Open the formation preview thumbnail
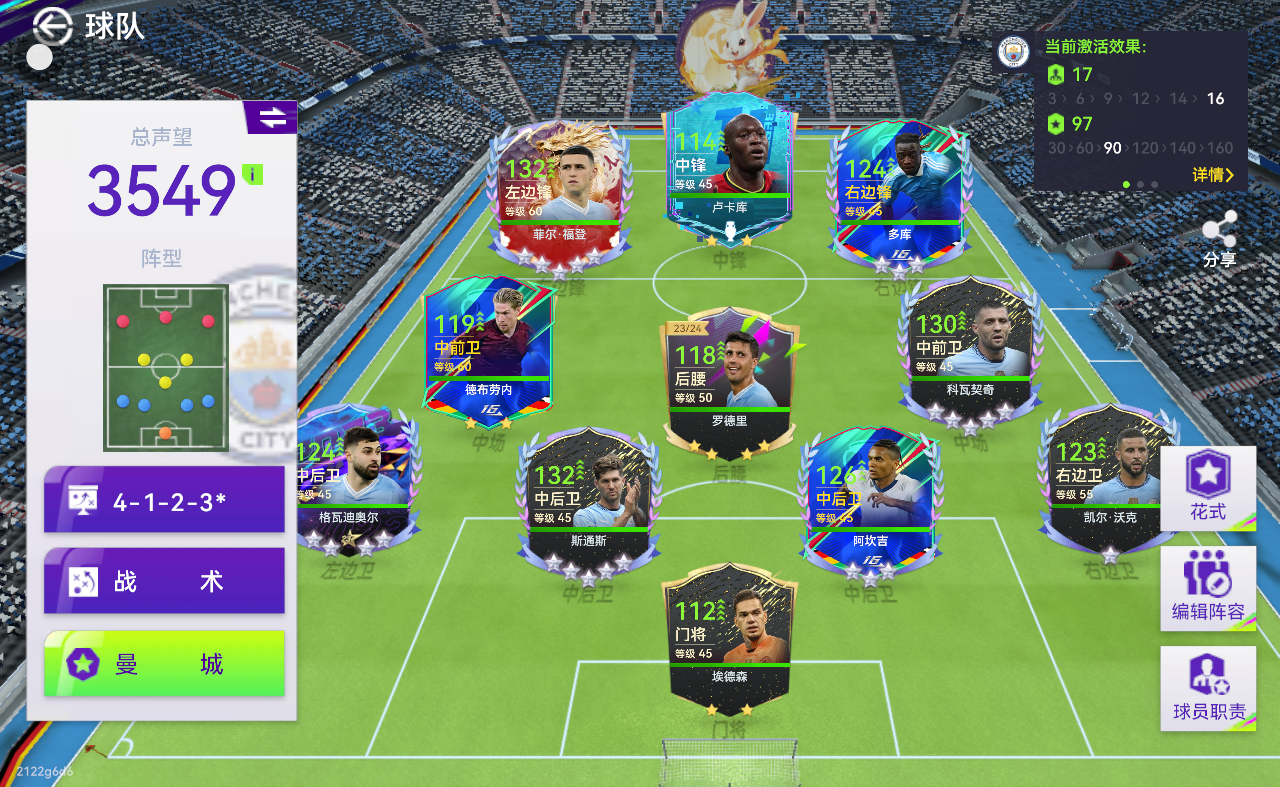 (x=165, y=367)
